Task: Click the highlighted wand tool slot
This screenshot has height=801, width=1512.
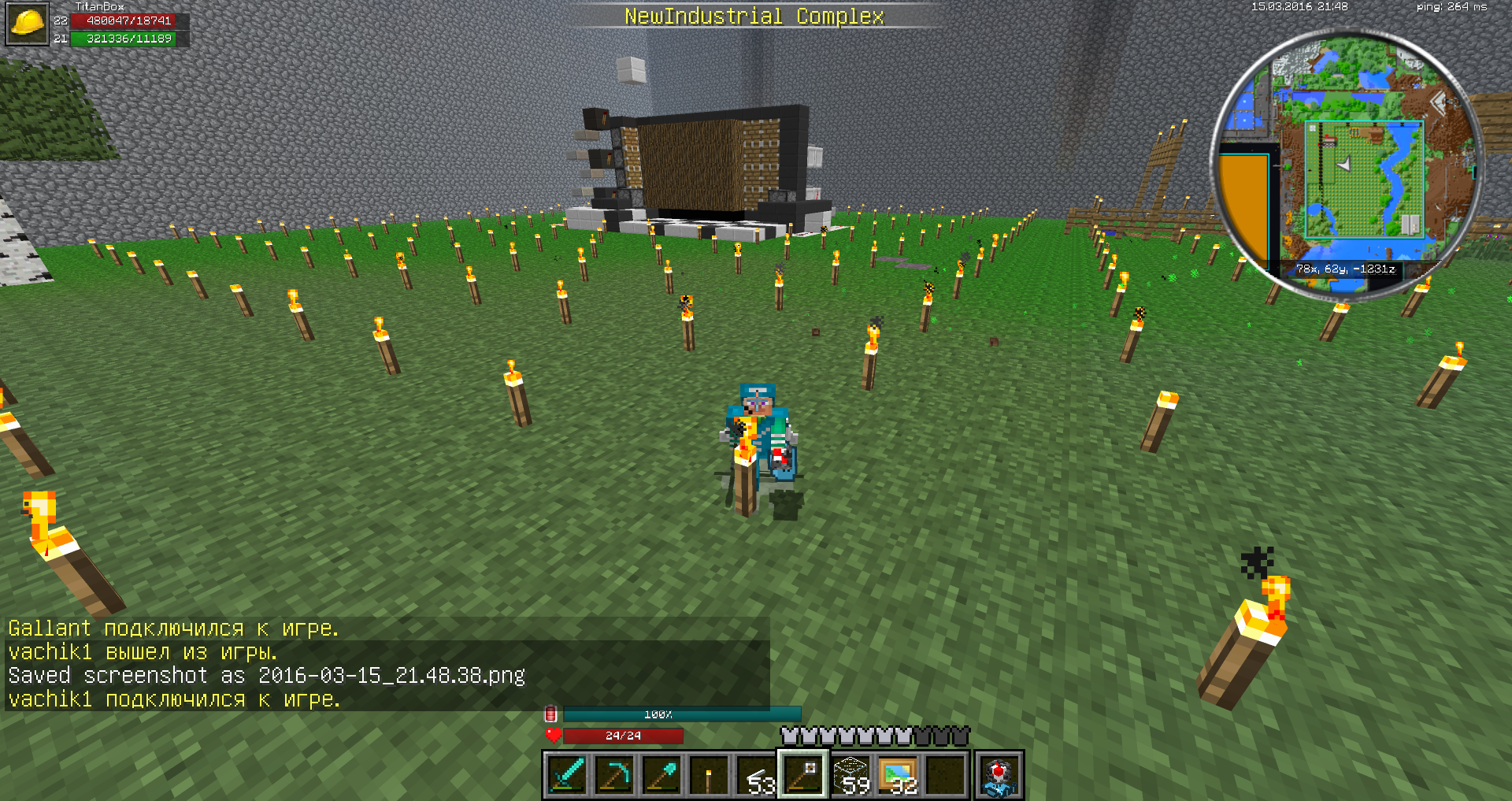Action: click(x=802, y=775)
